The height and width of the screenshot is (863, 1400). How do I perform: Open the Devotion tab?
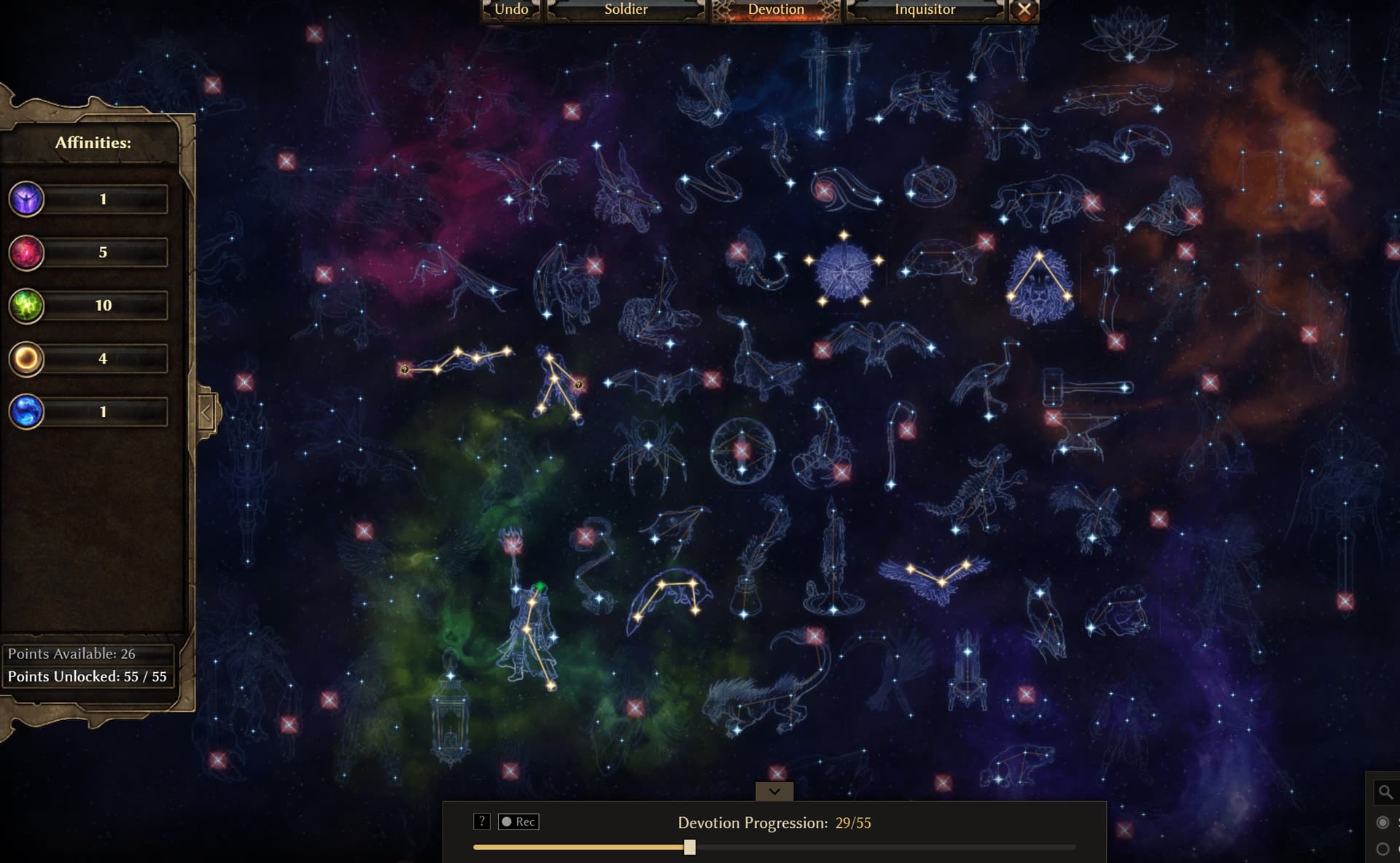coord(776,9)
